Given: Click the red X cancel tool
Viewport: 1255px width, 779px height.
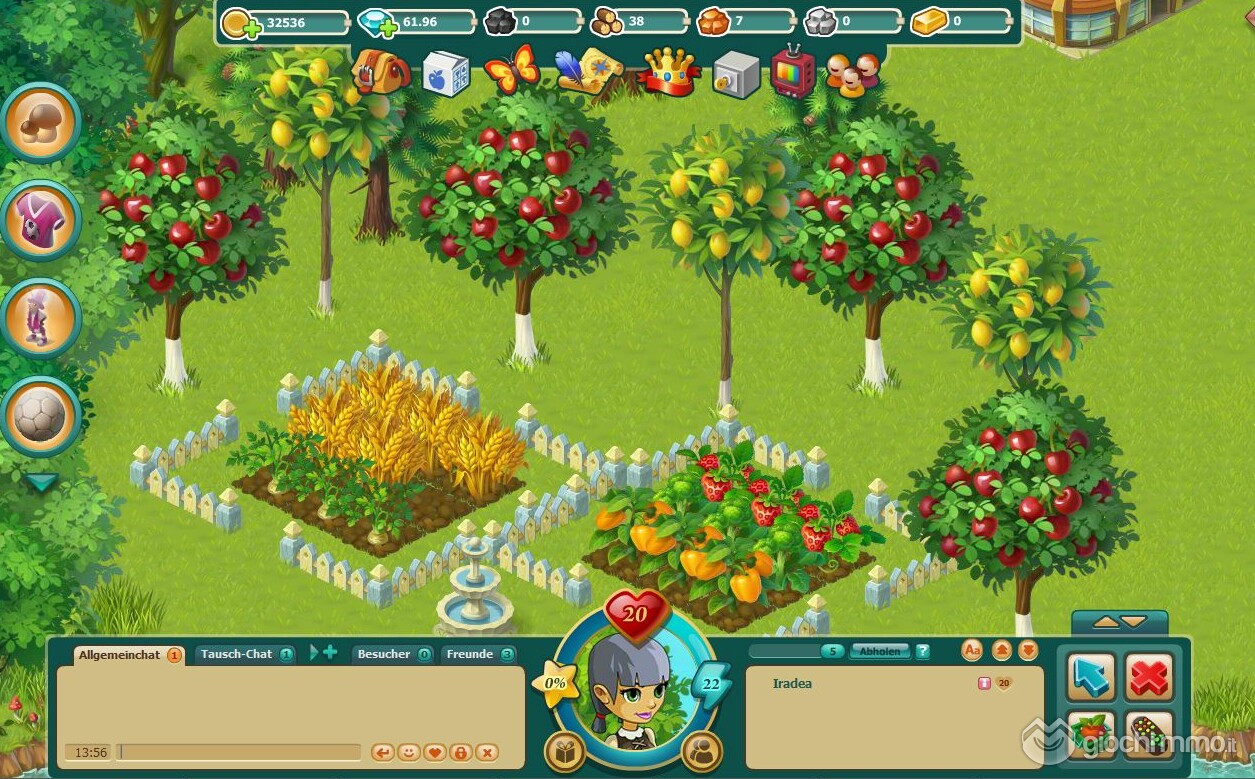Looking at the screenshot, I should [1149, 678].
